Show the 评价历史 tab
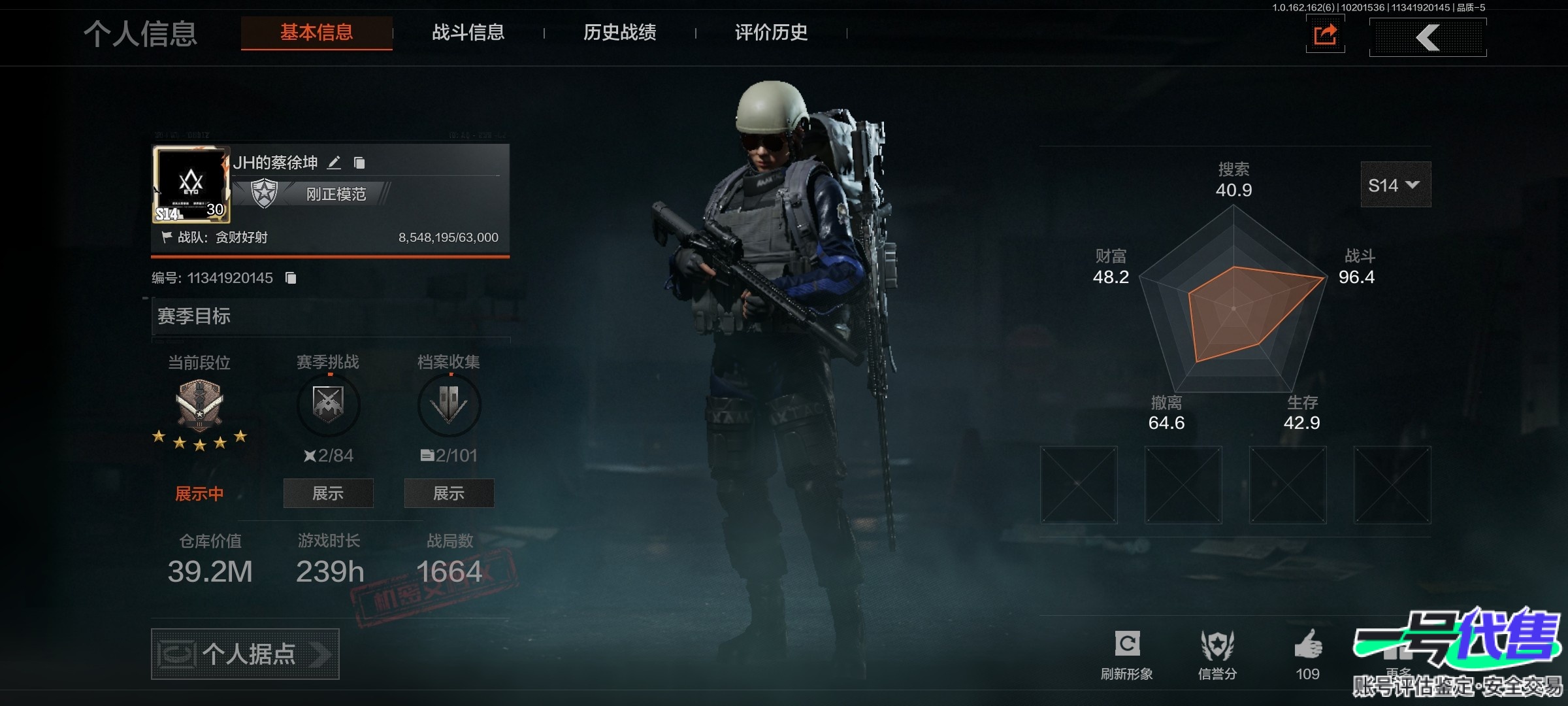The width and height of the screenshot is (1568, 706). (x=771, y=33)
